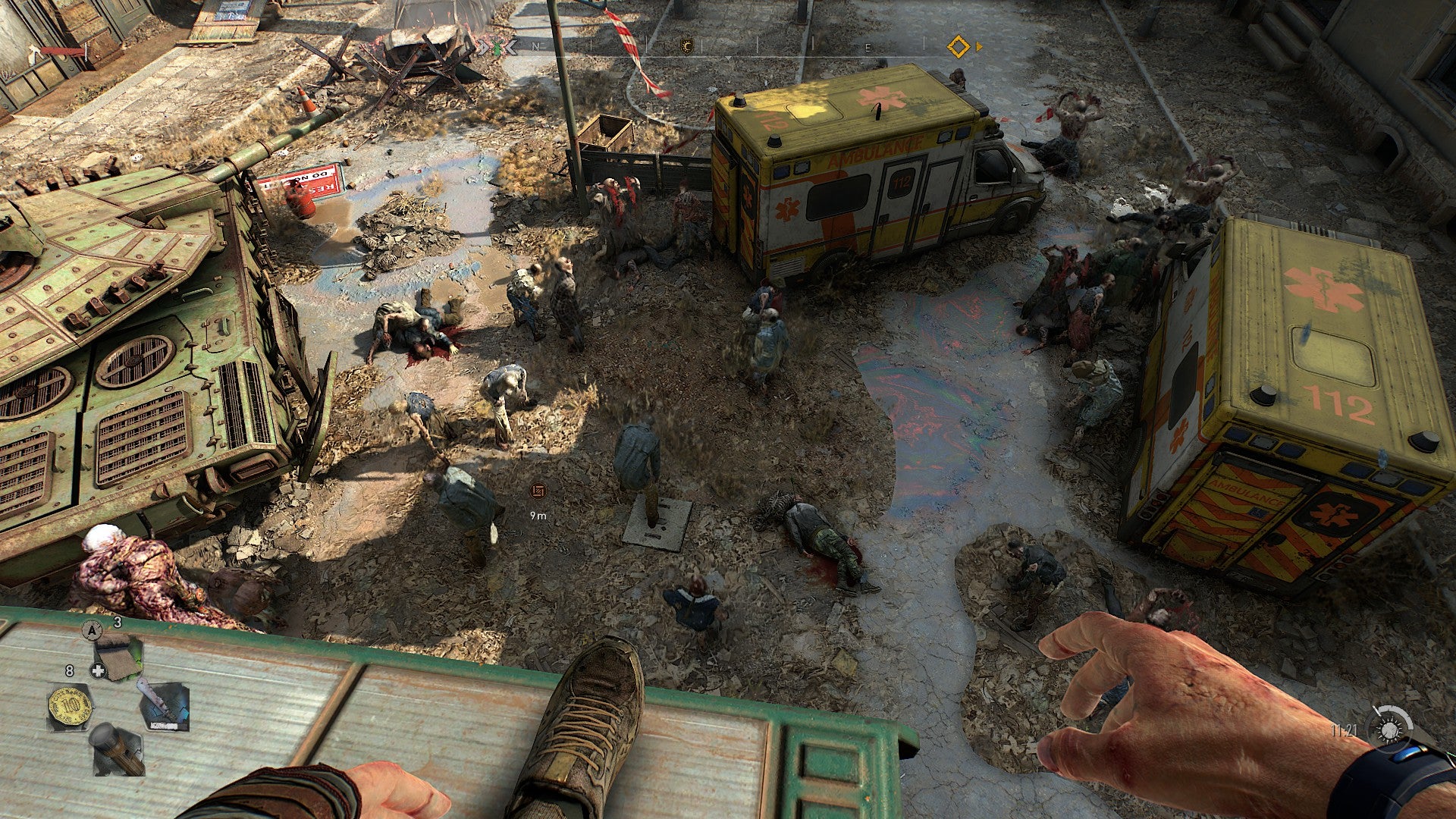Screen dimensions: 1456x819
Task: Select the Old World Money coin icon
Action: point(71,705)
